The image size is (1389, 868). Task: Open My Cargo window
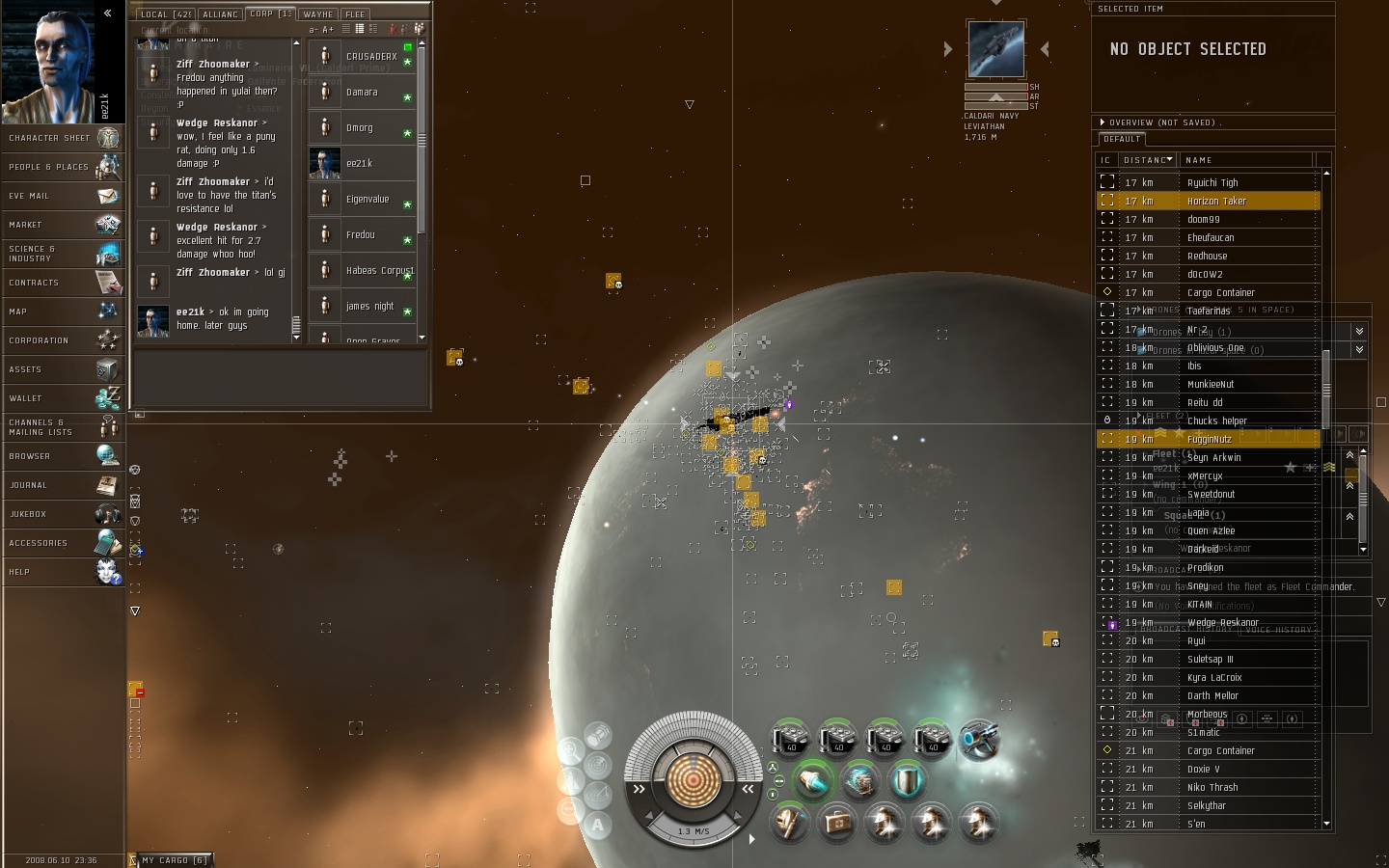click(x=174, y=860)
